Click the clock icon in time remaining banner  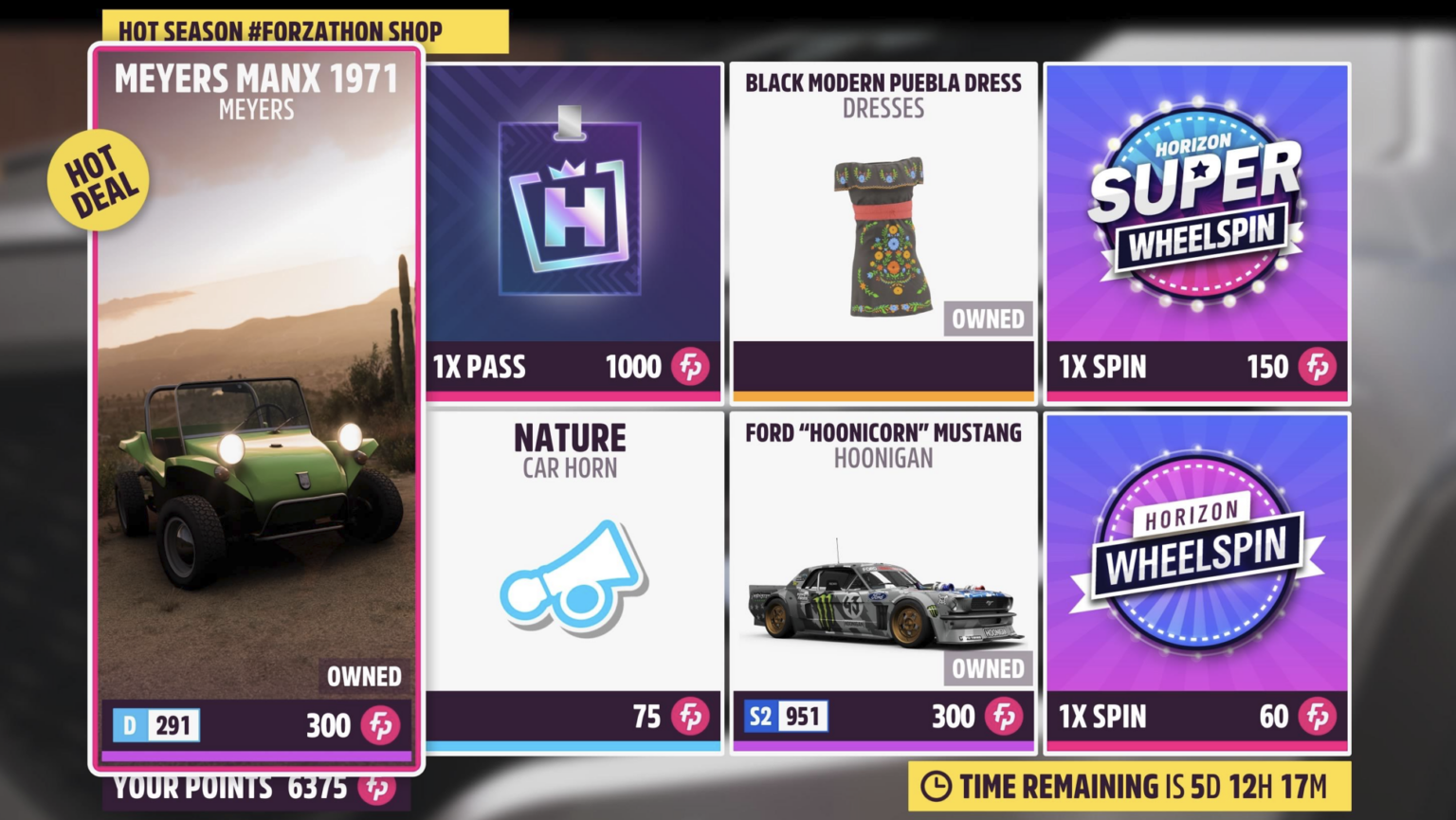937,786
